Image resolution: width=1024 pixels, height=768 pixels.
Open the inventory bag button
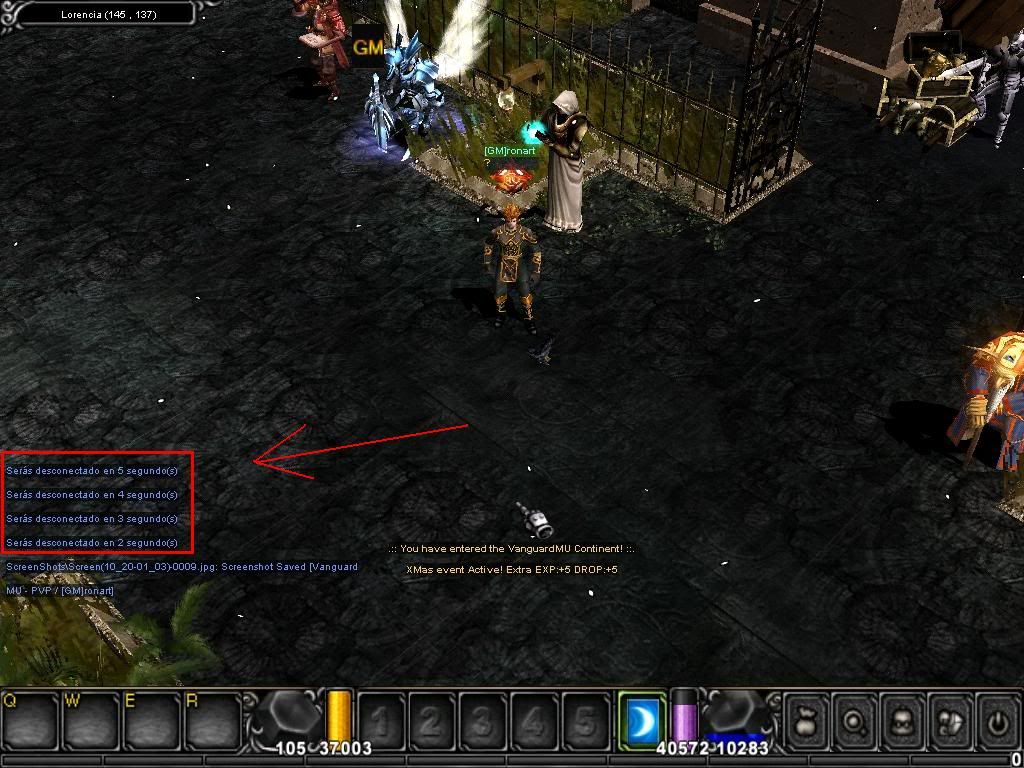coord(808,721)
